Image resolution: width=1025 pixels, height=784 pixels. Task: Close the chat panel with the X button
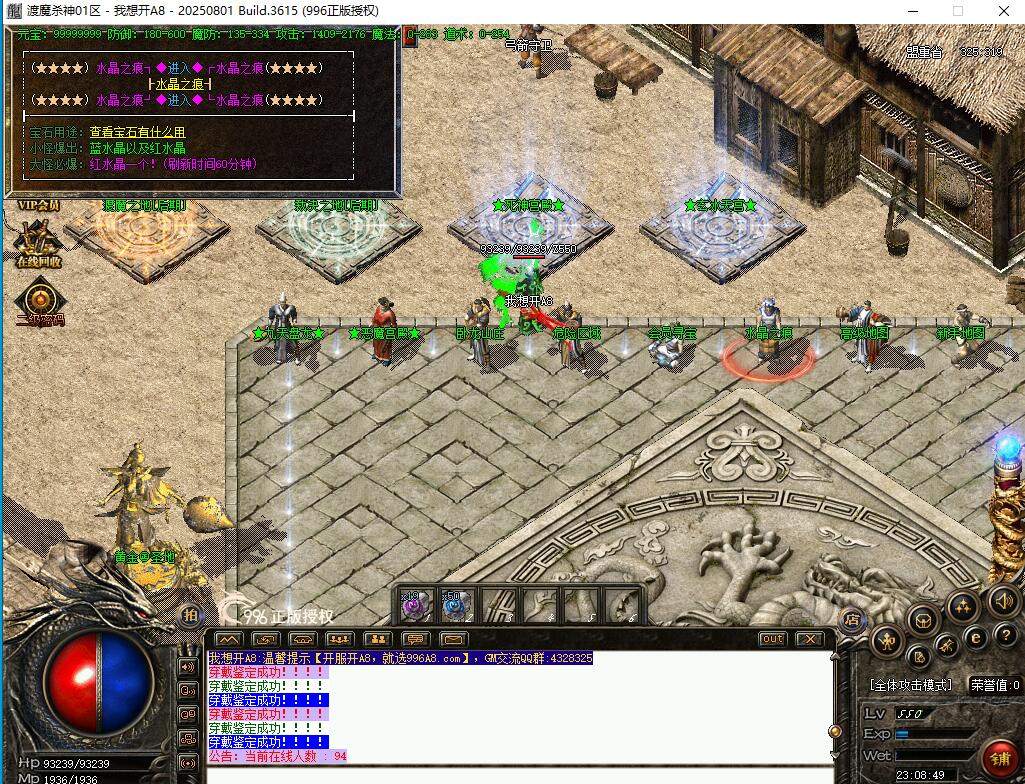(x=808, y=639)
